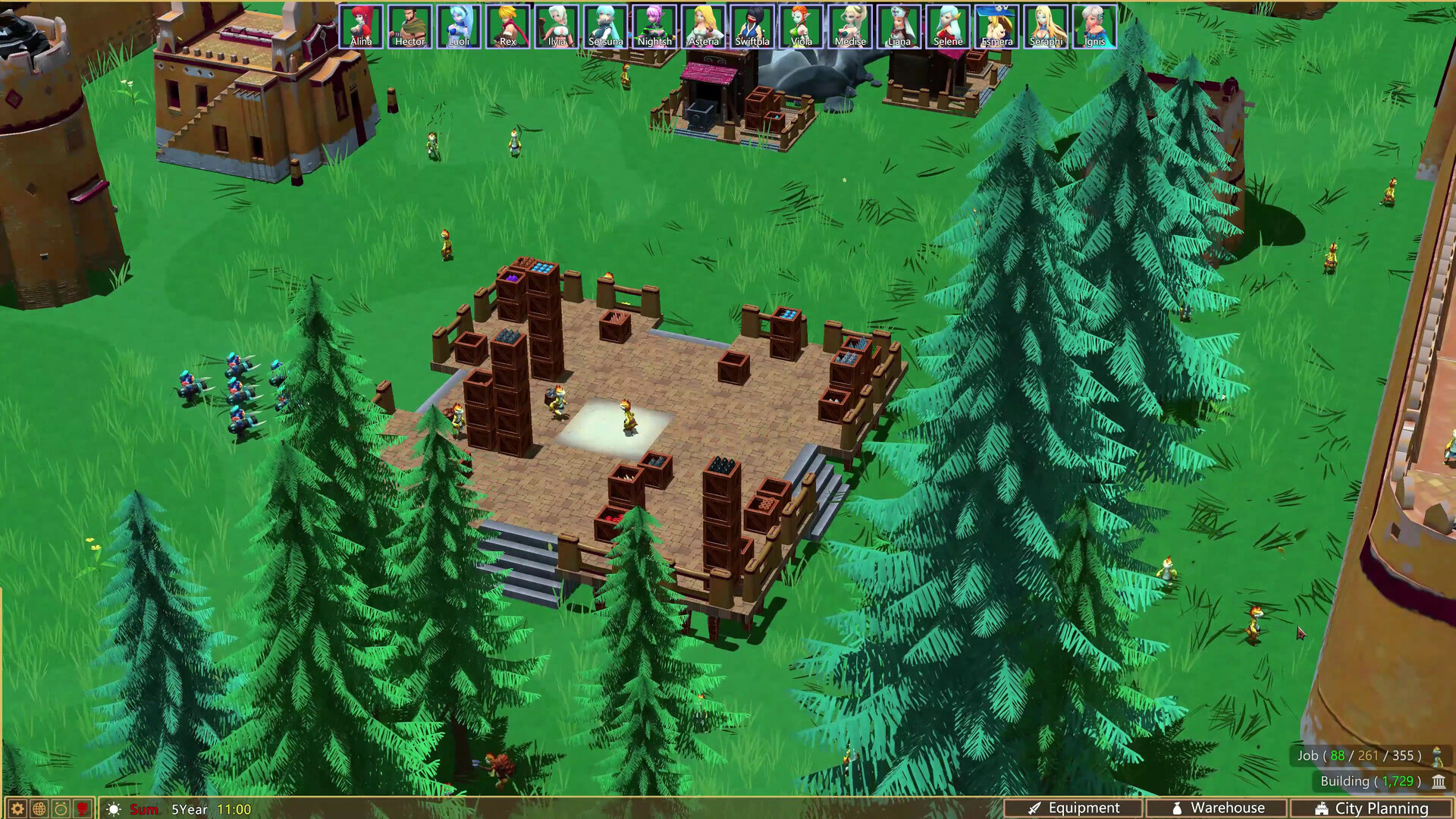This screenshot has width=1456, height=819.
Task: Click the red lamp icon in bottom-left panel
Action: coord(82,808)
